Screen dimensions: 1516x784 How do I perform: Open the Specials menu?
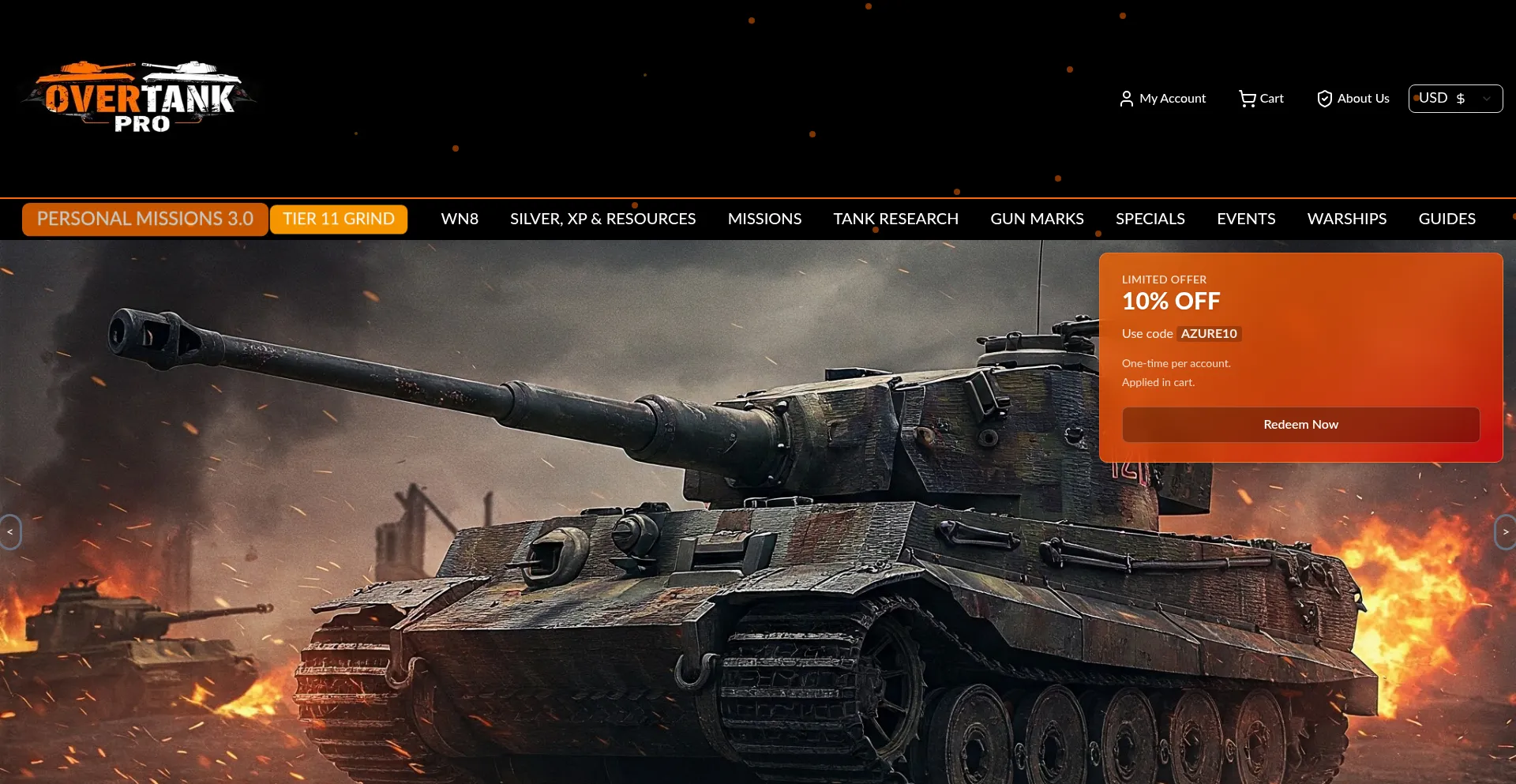1150,219
